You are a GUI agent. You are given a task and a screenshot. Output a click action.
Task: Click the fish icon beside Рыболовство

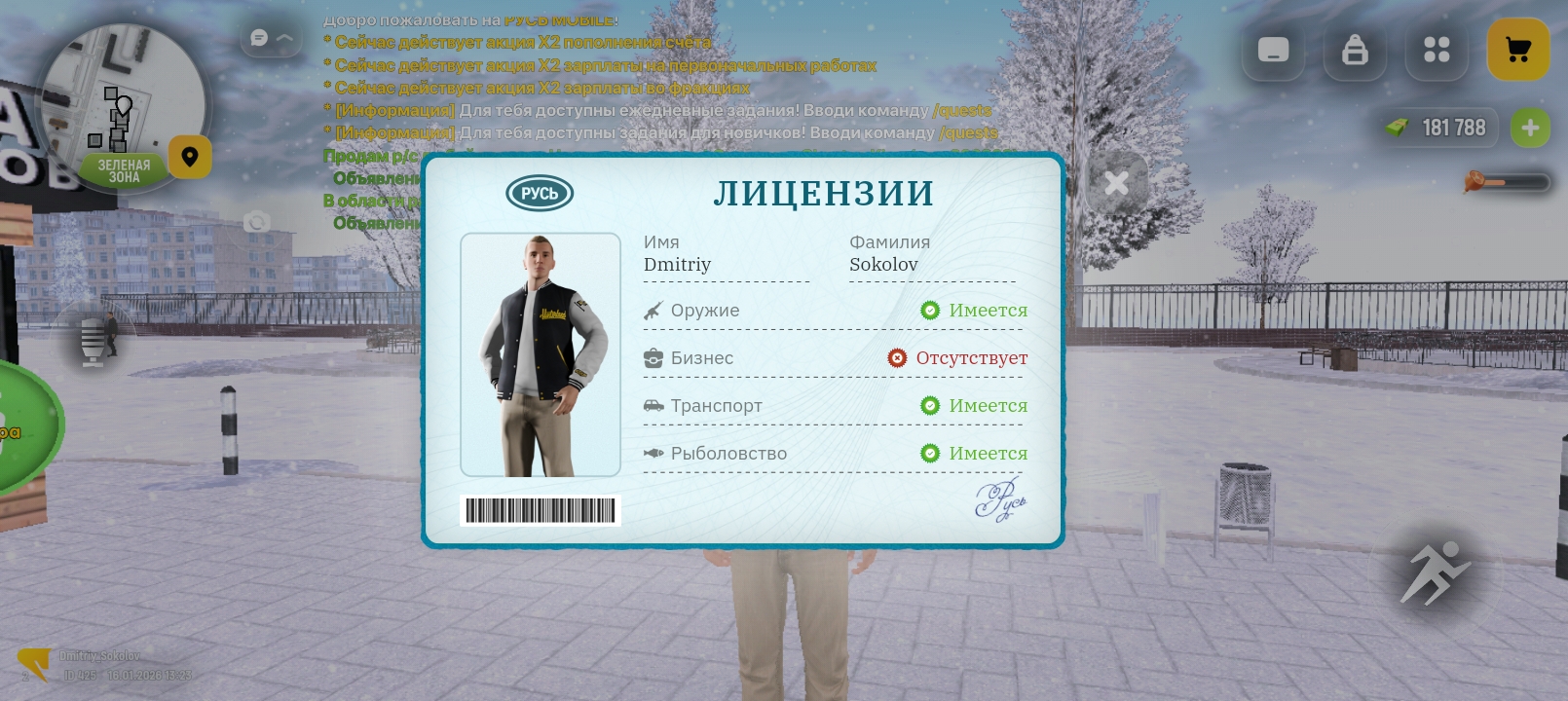[652, 453]
